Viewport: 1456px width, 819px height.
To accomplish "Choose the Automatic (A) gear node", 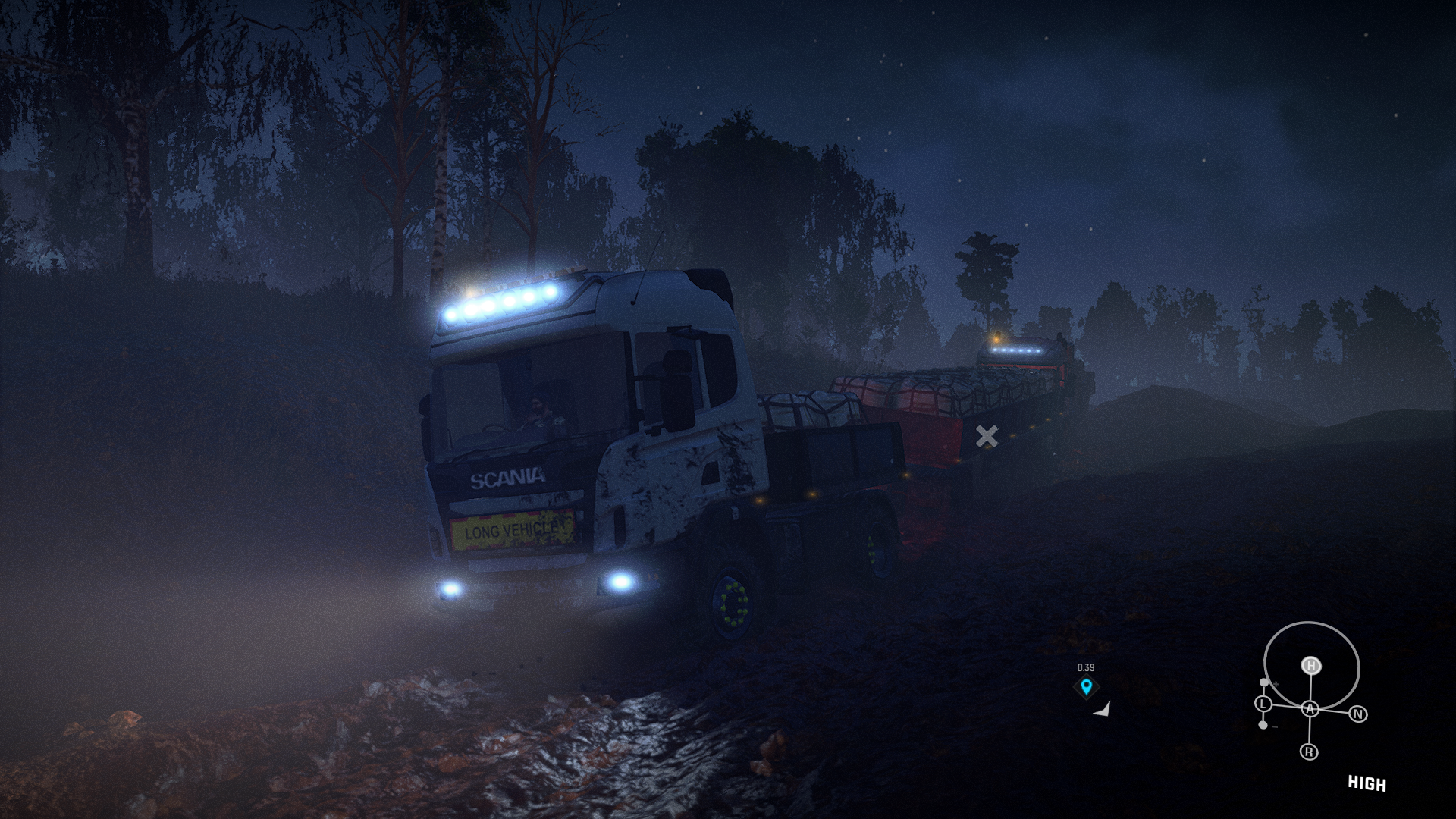I will pyautogui.click(x=1310, y=709).
